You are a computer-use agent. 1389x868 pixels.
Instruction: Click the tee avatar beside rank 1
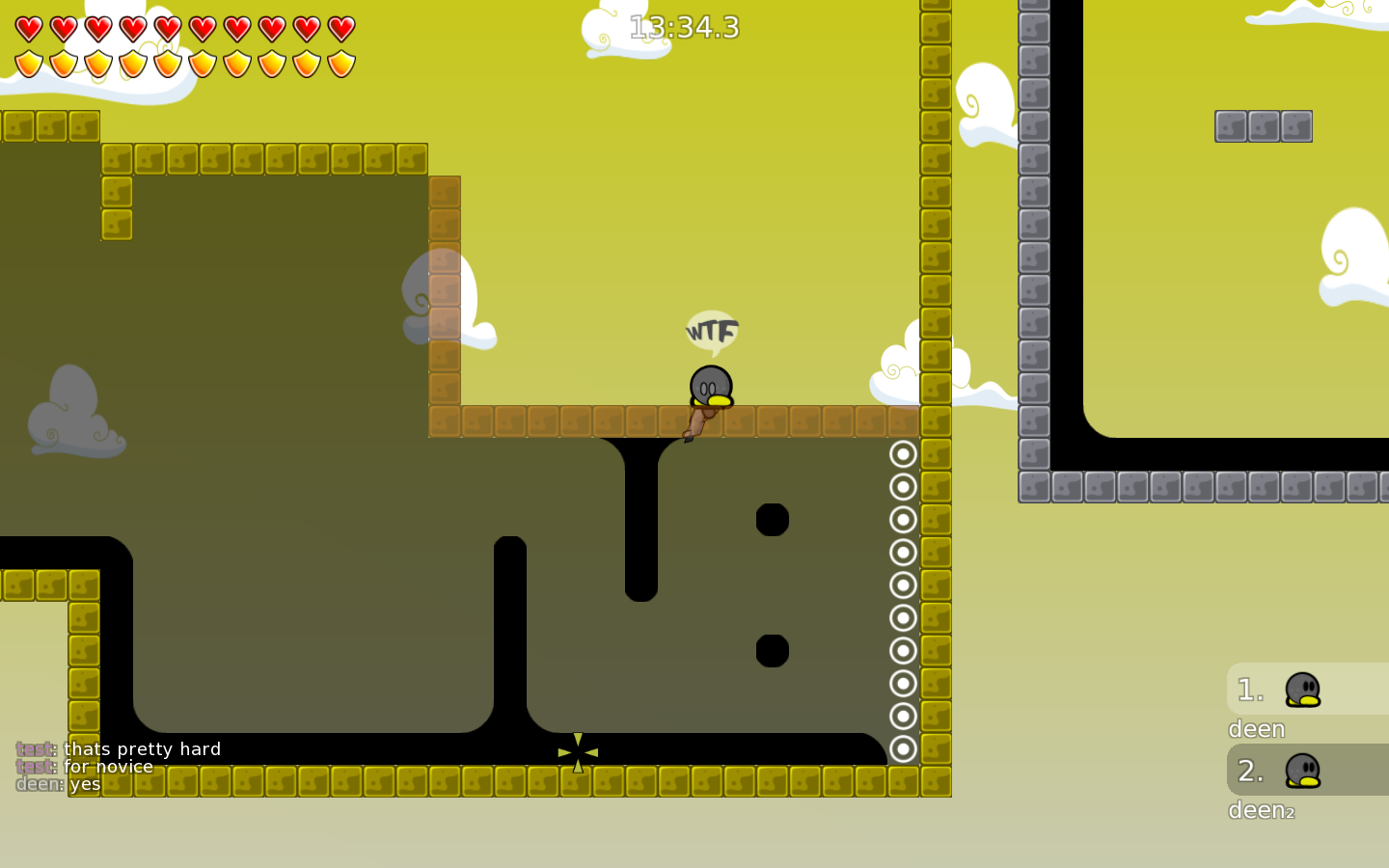pyautogui.click(x=1304, y=688)
